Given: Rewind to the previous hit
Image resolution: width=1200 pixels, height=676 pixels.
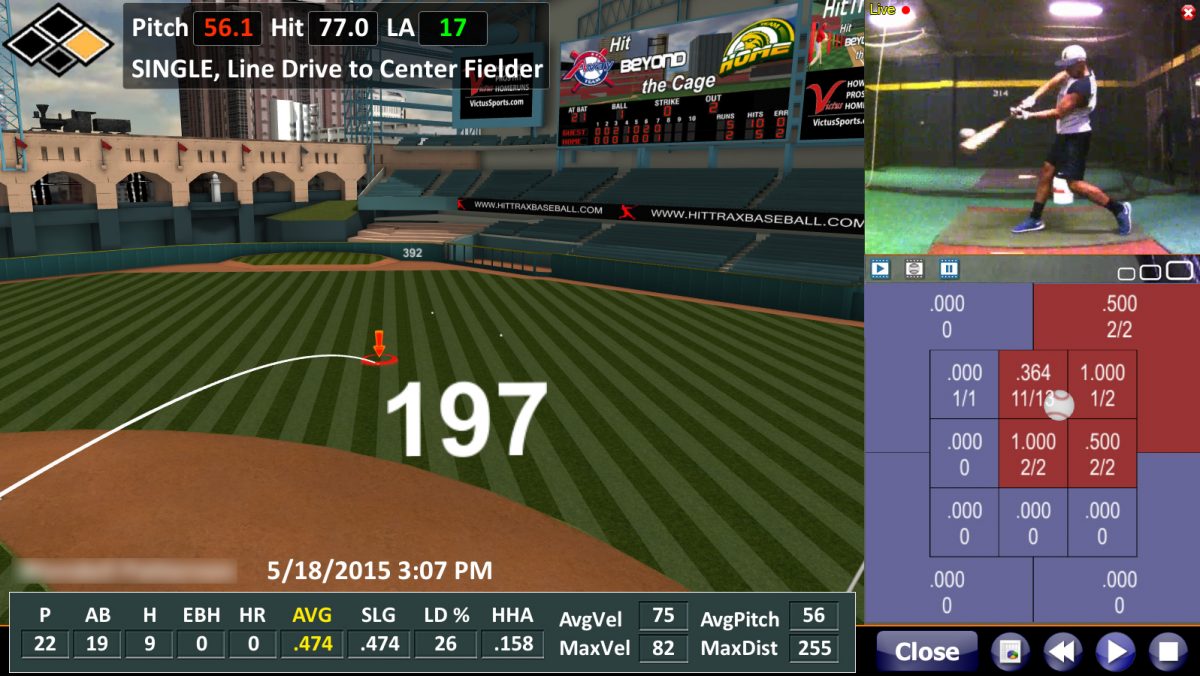Looking at the screenshot, I should [1062, 652].
